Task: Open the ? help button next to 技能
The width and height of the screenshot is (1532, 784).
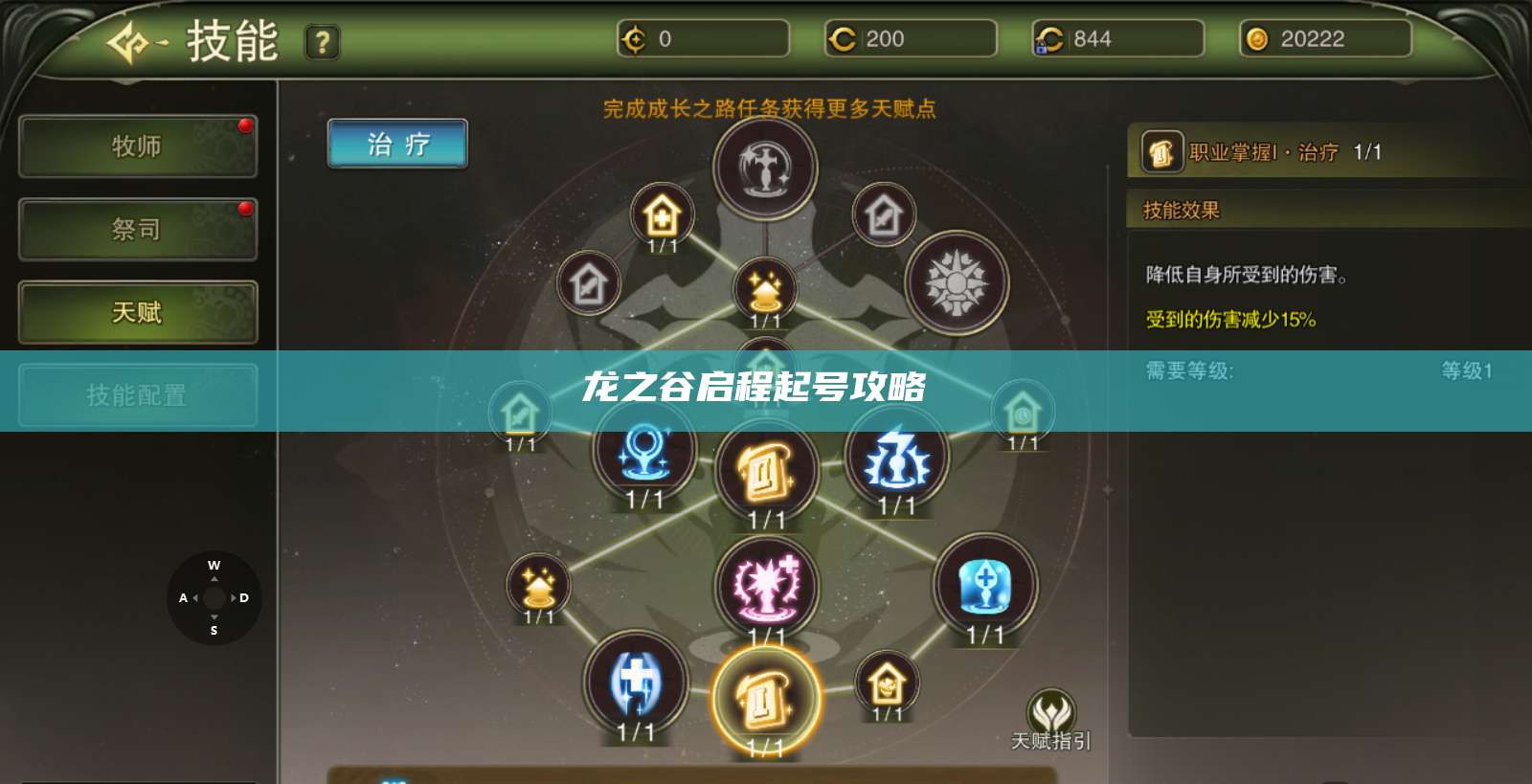Action: coord(323,41)
